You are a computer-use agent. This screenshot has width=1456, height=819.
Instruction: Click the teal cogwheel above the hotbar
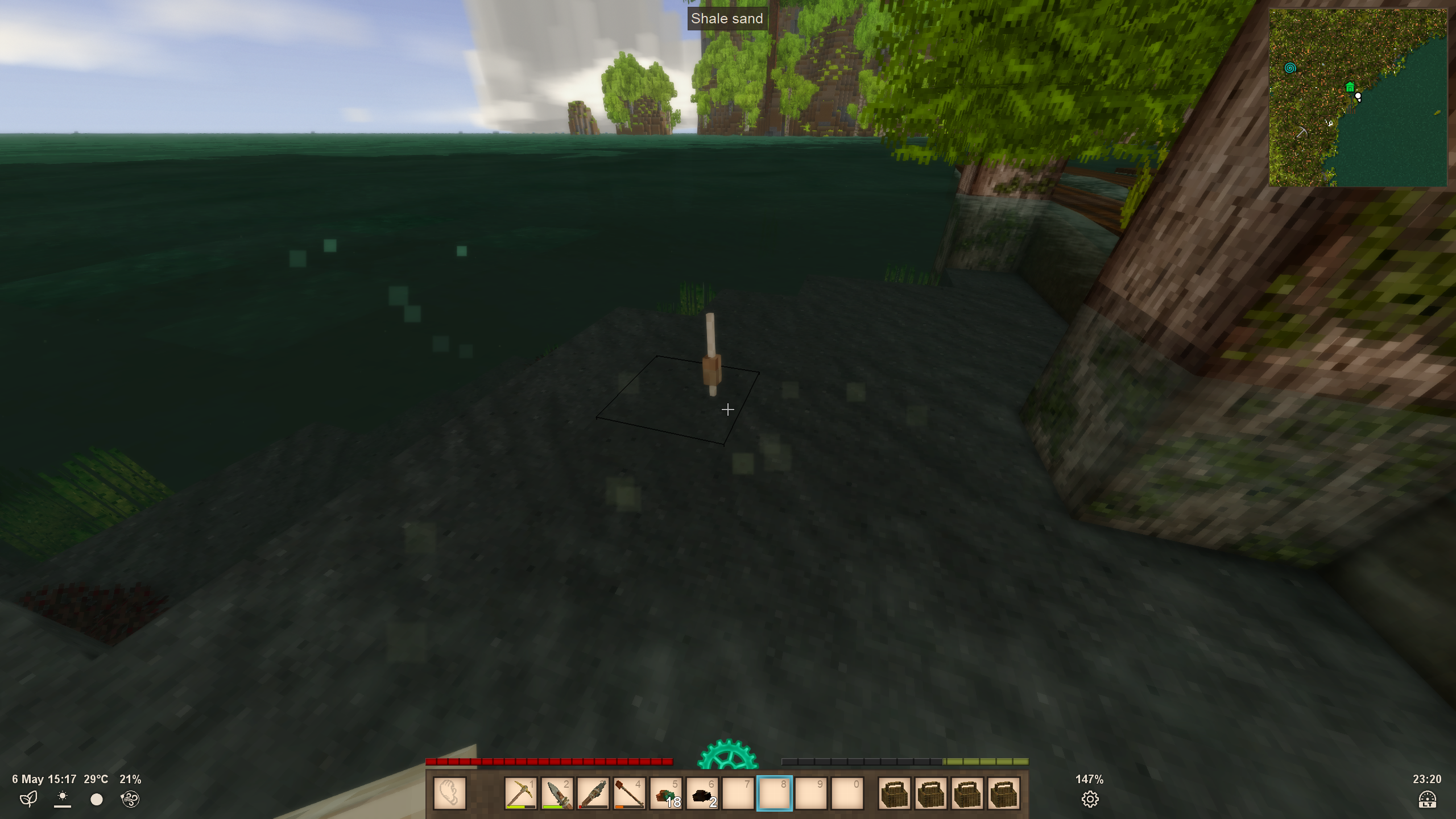tap(727, 755)
